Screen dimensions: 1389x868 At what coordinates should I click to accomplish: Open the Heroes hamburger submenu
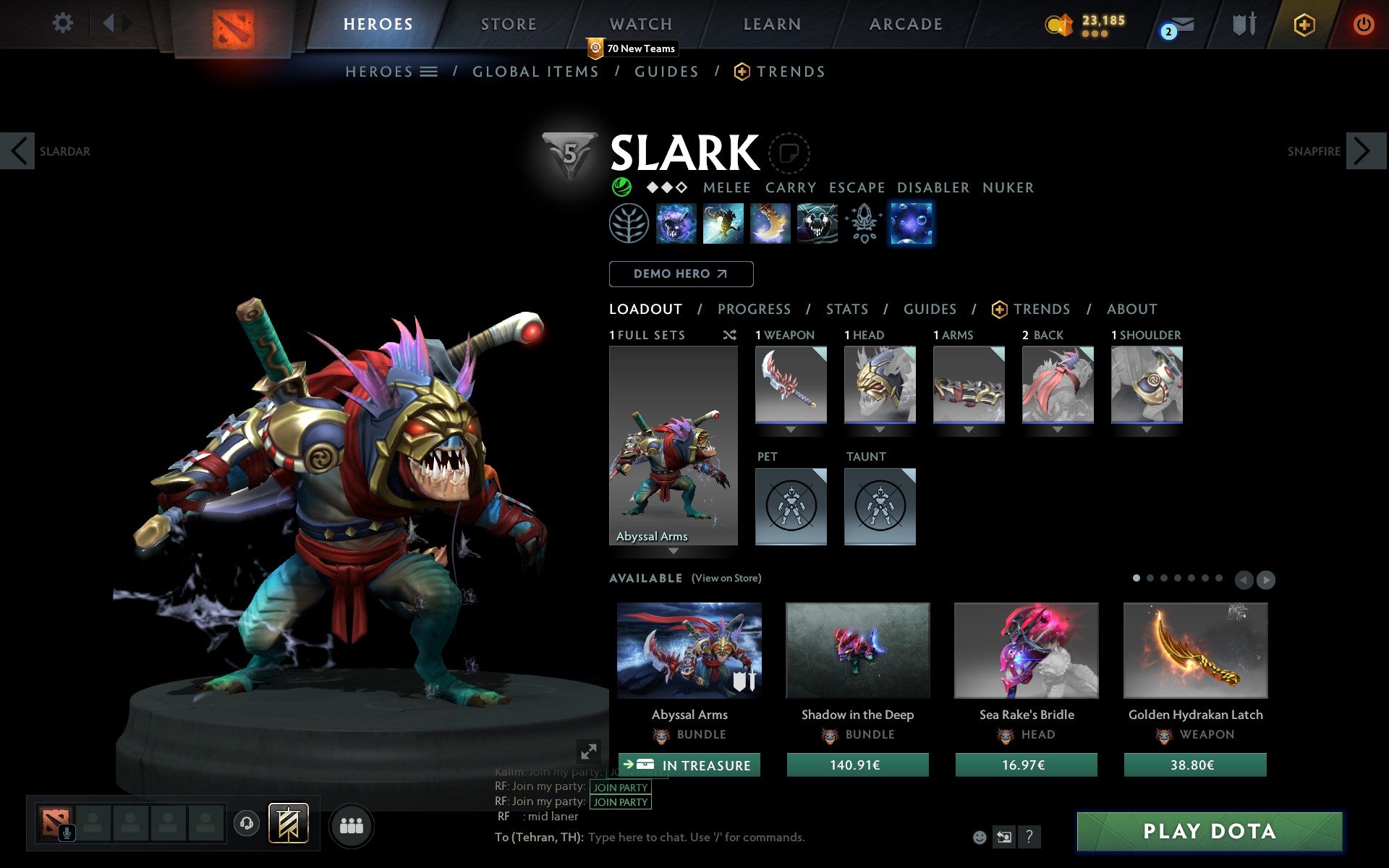428,72
